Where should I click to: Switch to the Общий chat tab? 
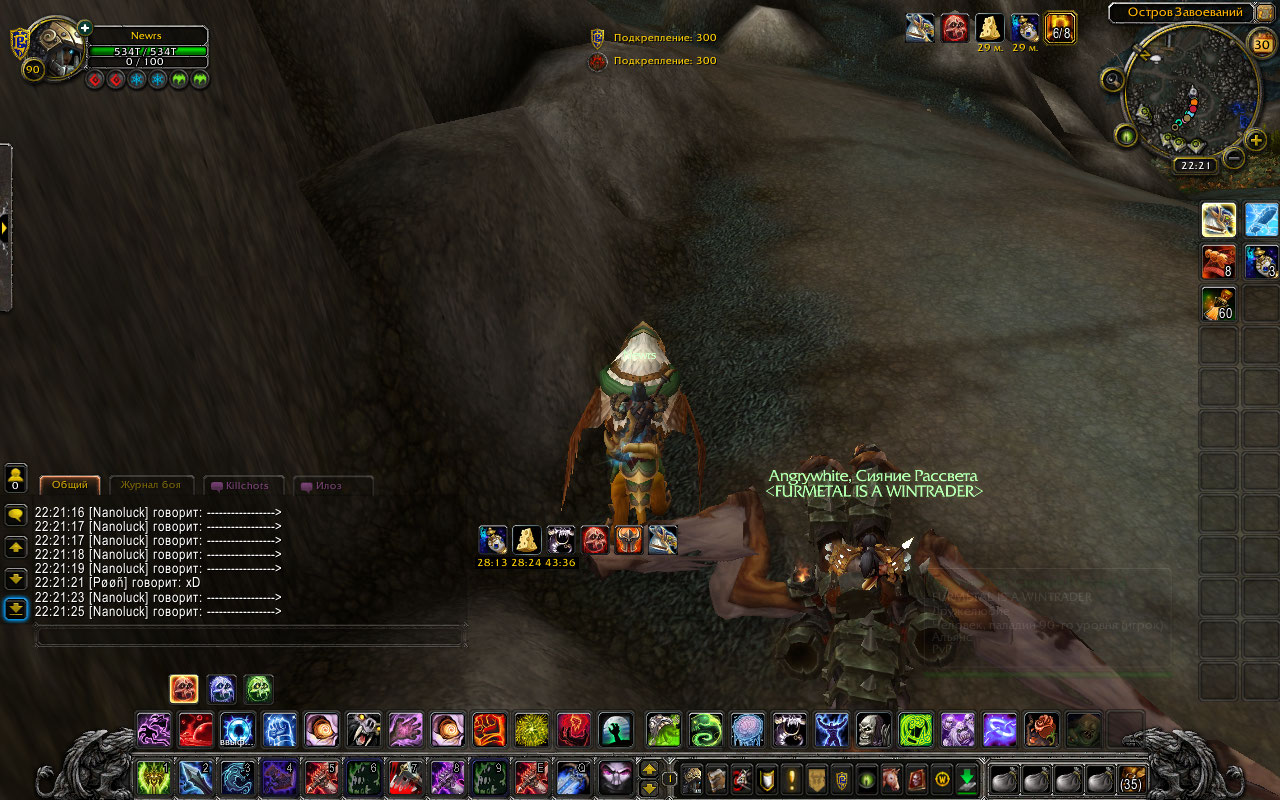[x=70, y=486]
